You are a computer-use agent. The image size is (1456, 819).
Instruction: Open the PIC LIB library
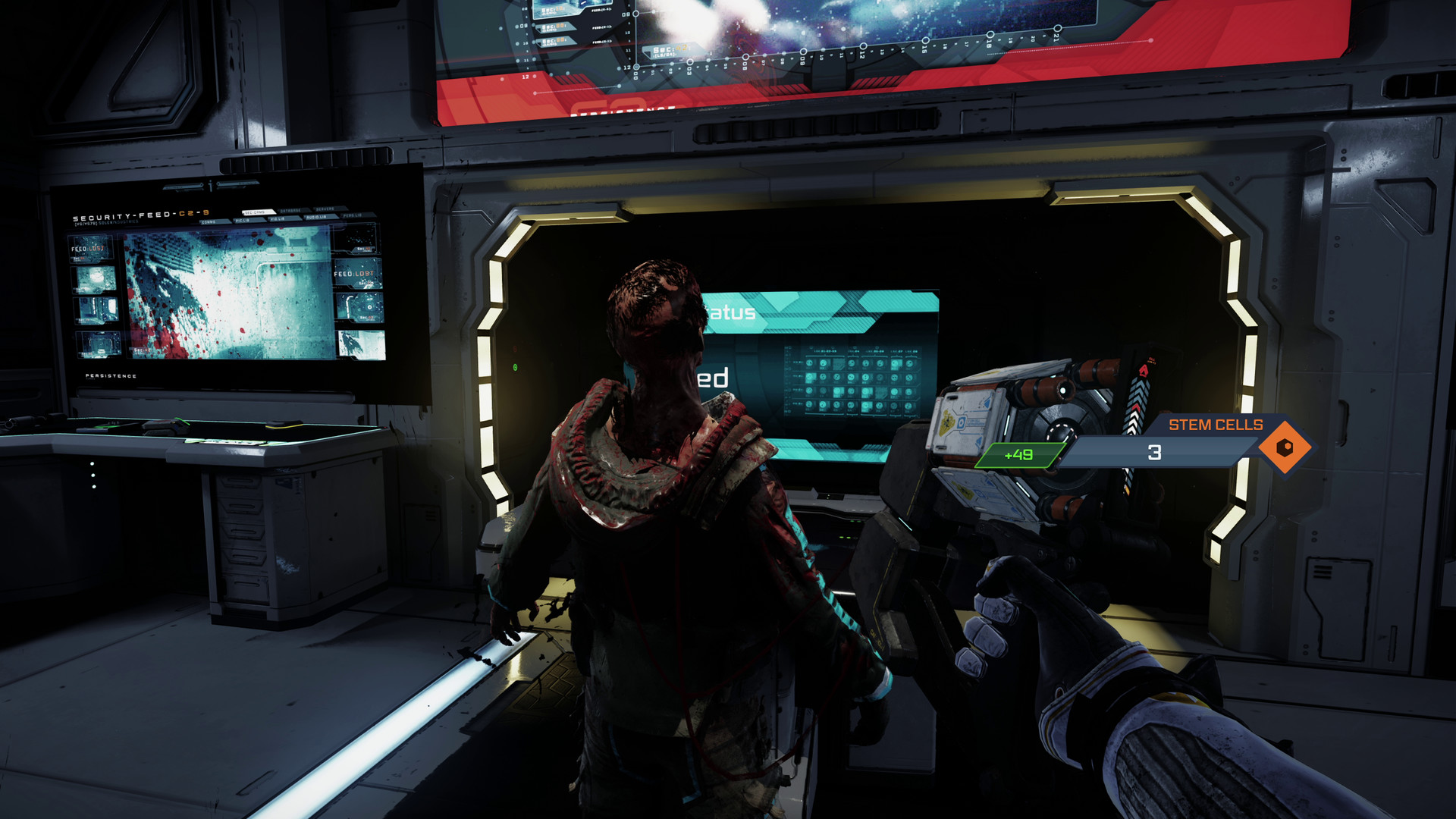[243, 220]
